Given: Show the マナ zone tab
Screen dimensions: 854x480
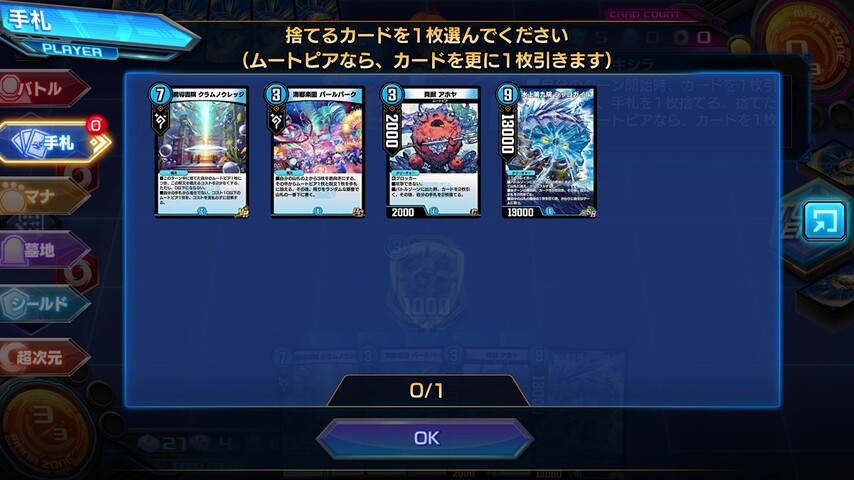Looking at the screenshot, I should (44, 196).
